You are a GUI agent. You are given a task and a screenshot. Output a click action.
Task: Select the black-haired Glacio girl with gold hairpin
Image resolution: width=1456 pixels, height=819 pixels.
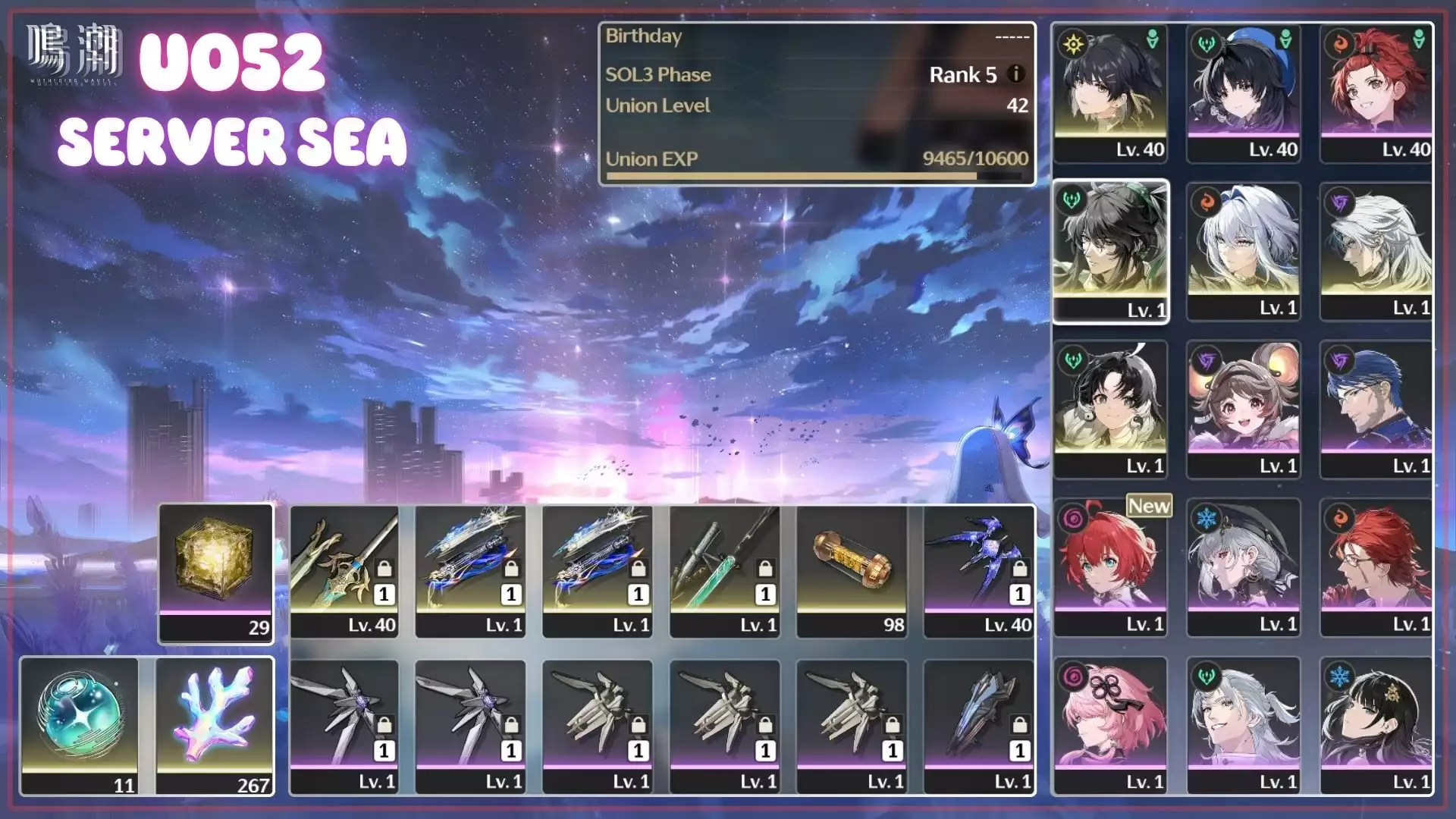point(1376,724)
